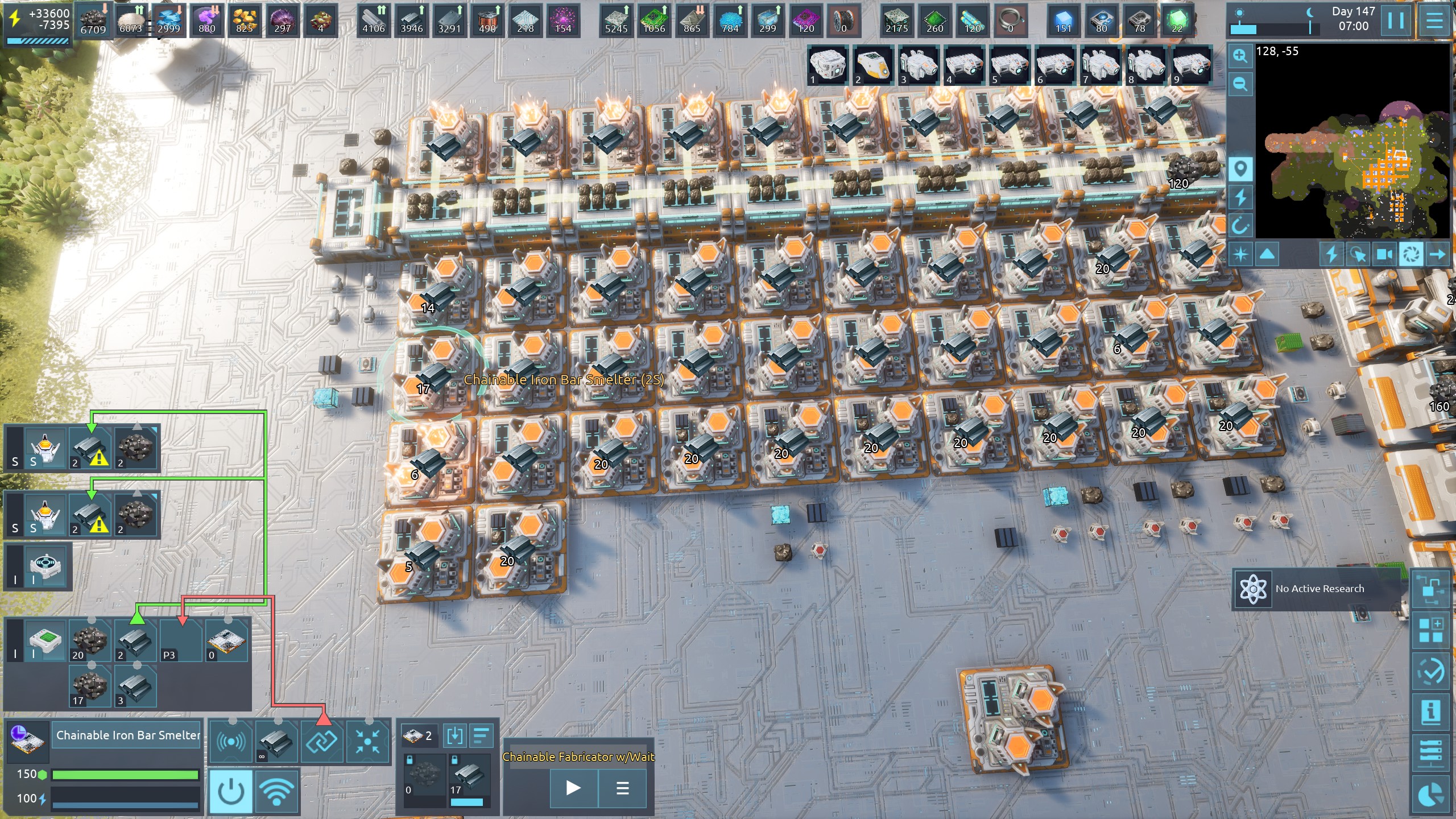The width and height of the screenshot is (1456, 819).
Task: Toggle the map pin marker button
Action: coord(1240,169)
